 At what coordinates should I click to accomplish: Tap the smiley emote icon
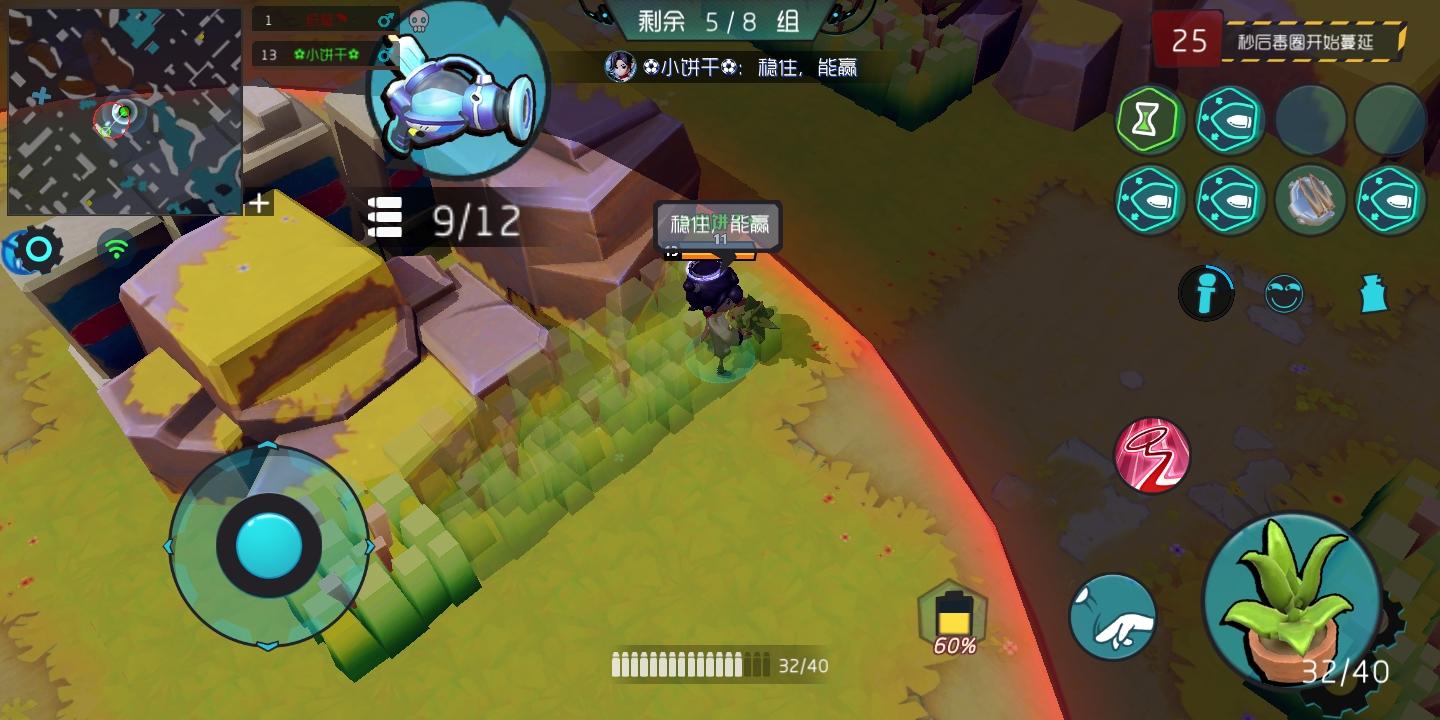click(x=1285, y=294)
